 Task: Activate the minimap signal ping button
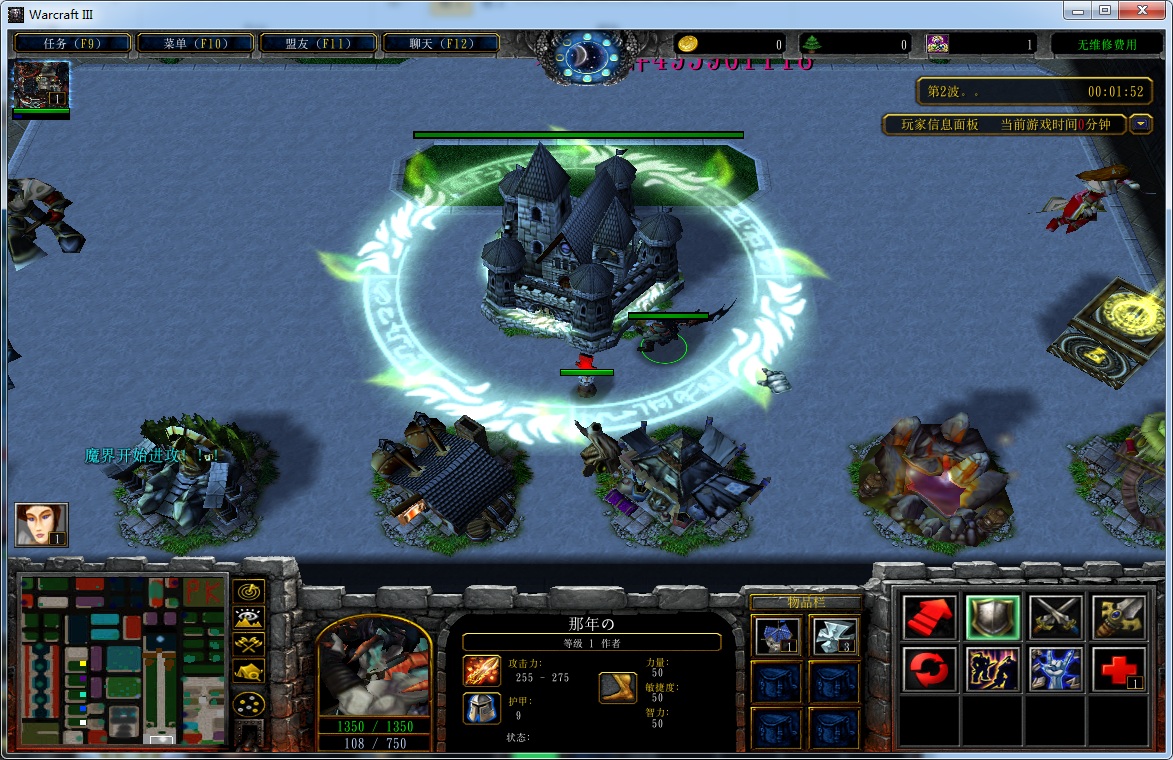pyautogui.click(x=249, y=591)
